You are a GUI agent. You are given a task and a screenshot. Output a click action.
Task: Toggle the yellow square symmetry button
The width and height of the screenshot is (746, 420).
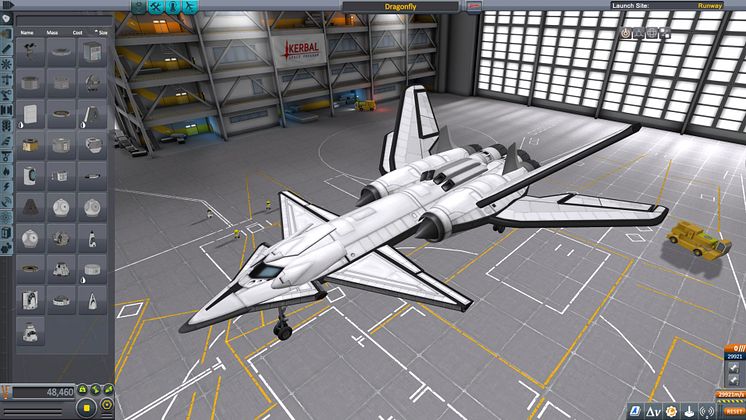click(87, 408)
